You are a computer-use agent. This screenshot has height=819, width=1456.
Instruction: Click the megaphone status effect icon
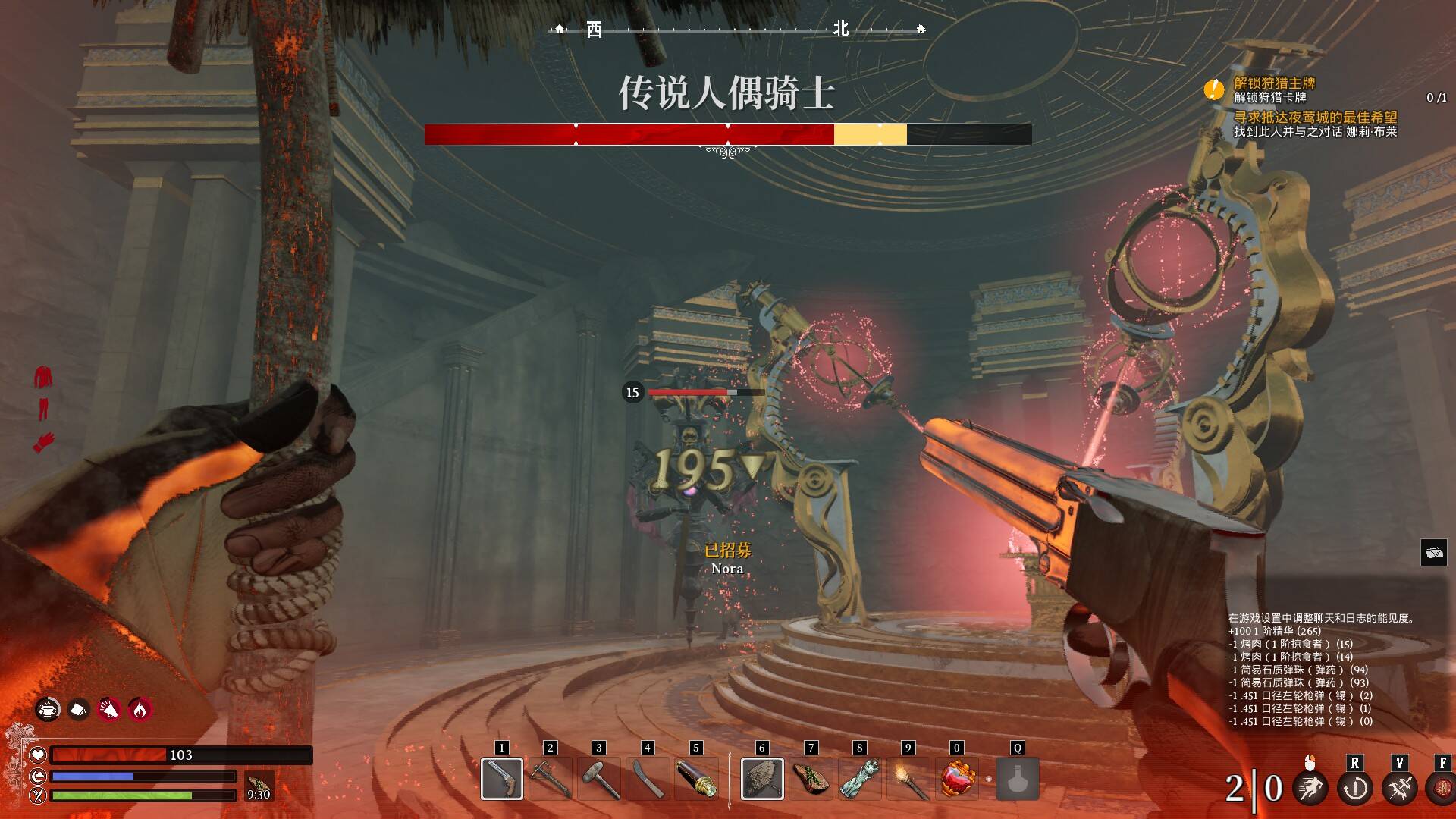click(109, 709)
